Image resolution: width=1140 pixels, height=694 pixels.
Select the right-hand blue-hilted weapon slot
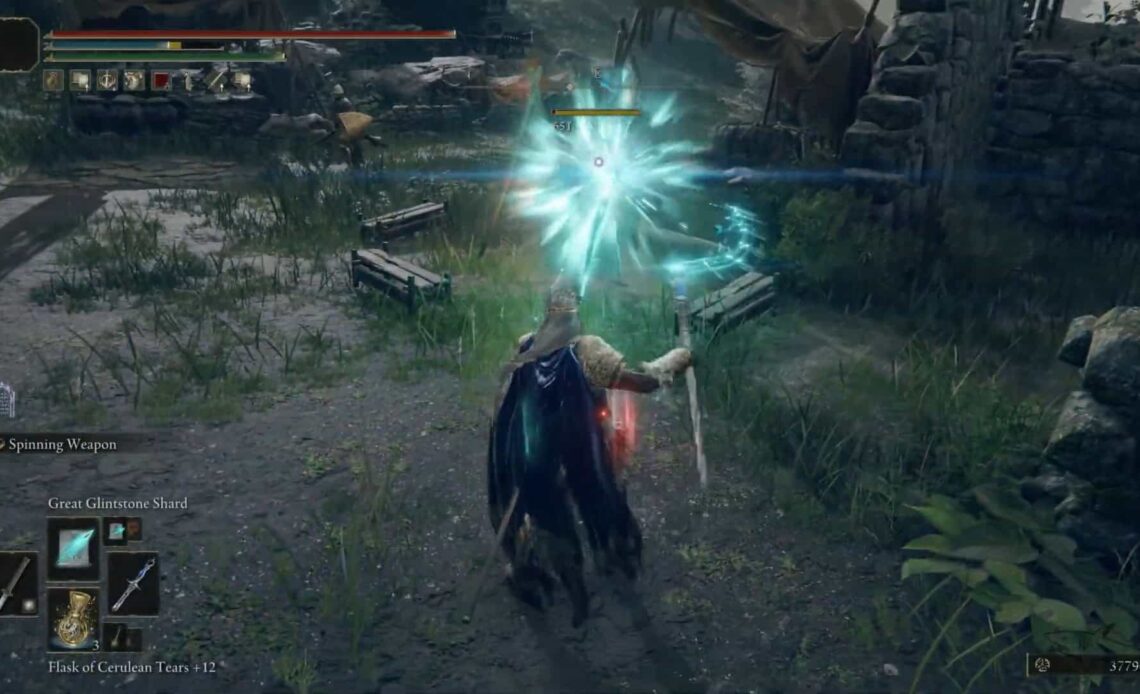pos(132,584)
